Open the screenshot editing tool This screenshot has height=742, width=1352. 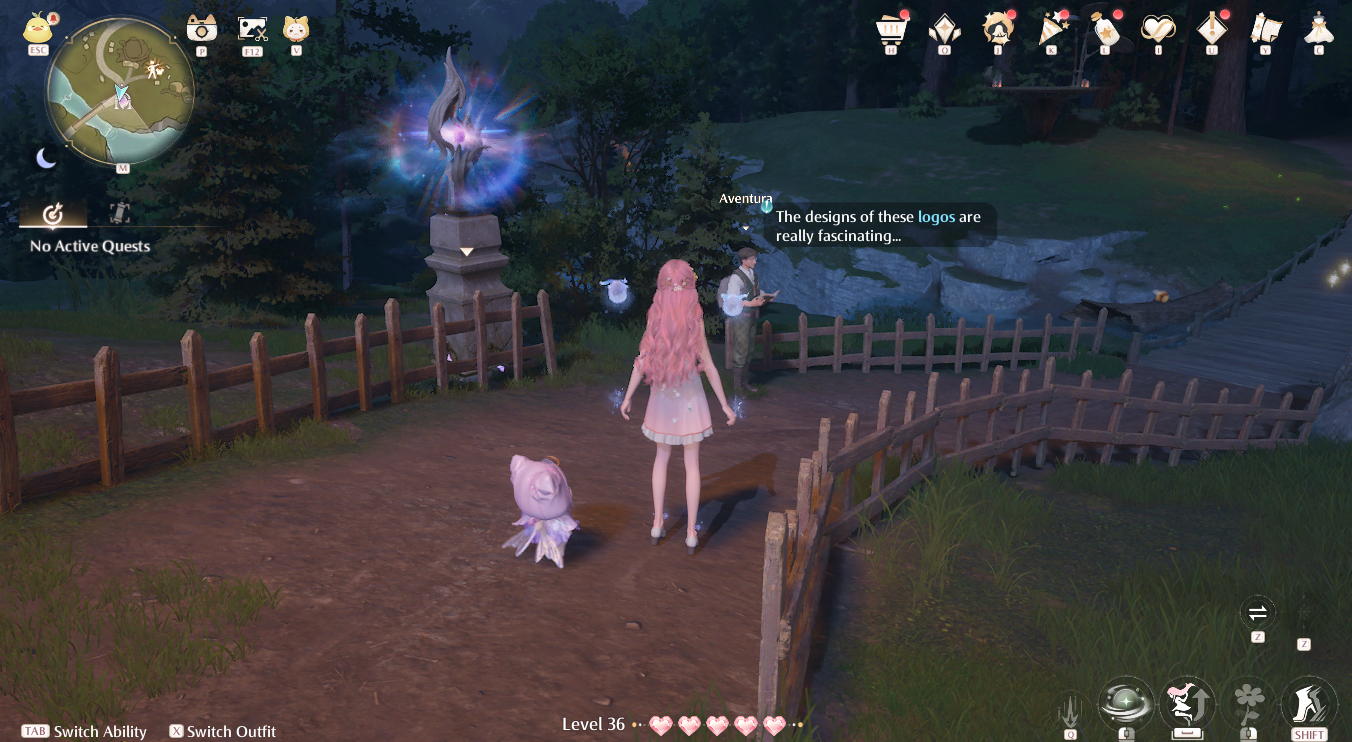pos(251,30)
